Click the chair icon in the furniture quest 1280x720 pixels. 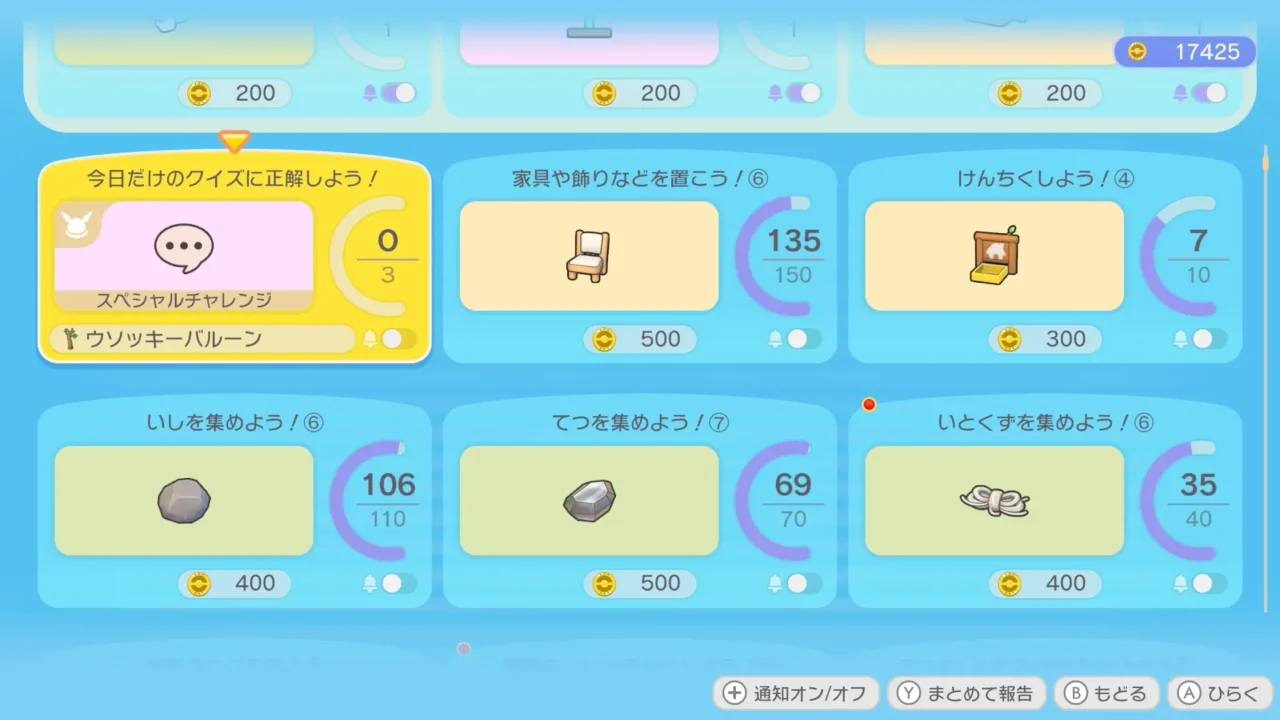coord(588,255)
